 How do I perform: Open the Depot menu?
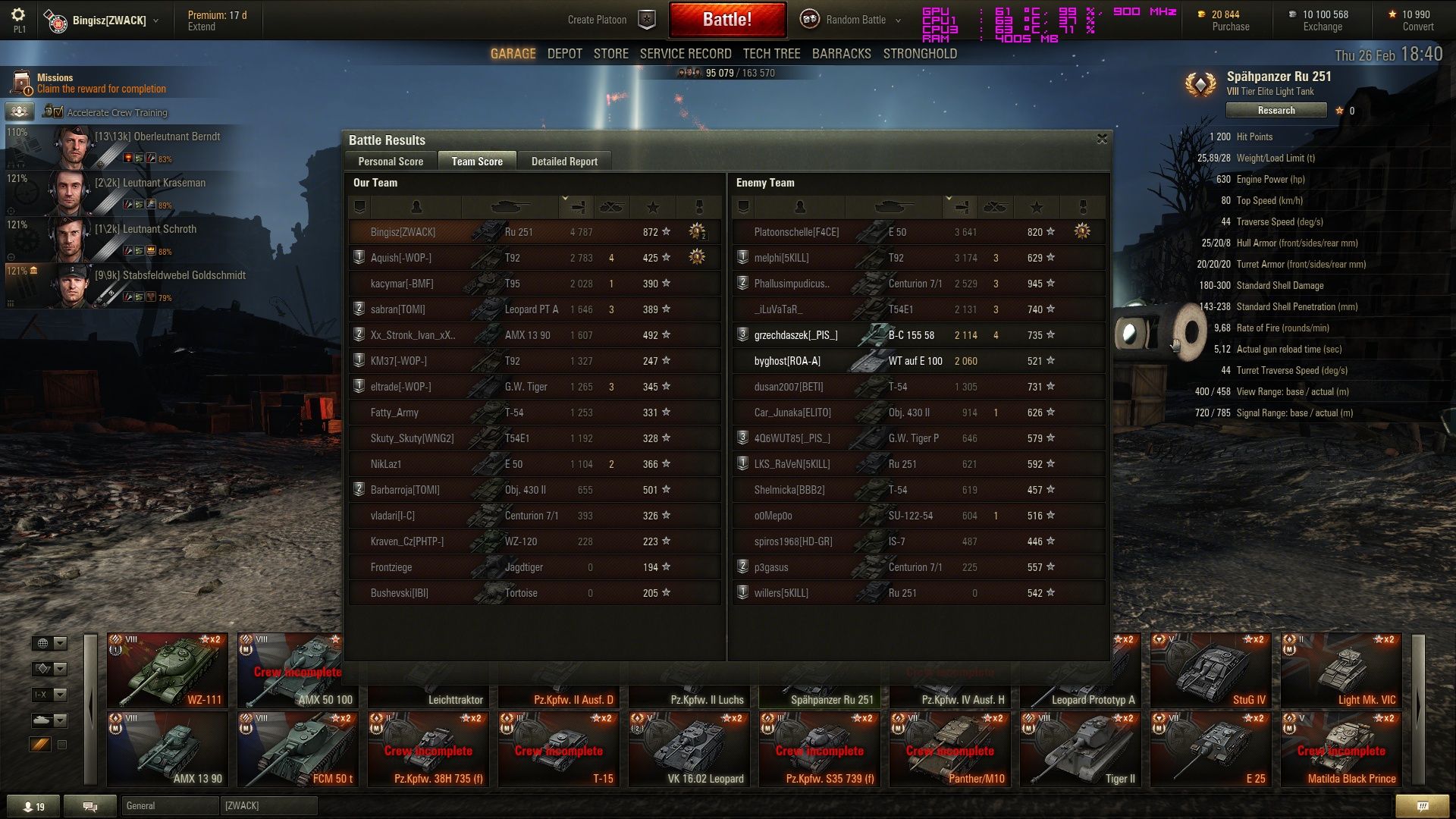click(564, 54)
